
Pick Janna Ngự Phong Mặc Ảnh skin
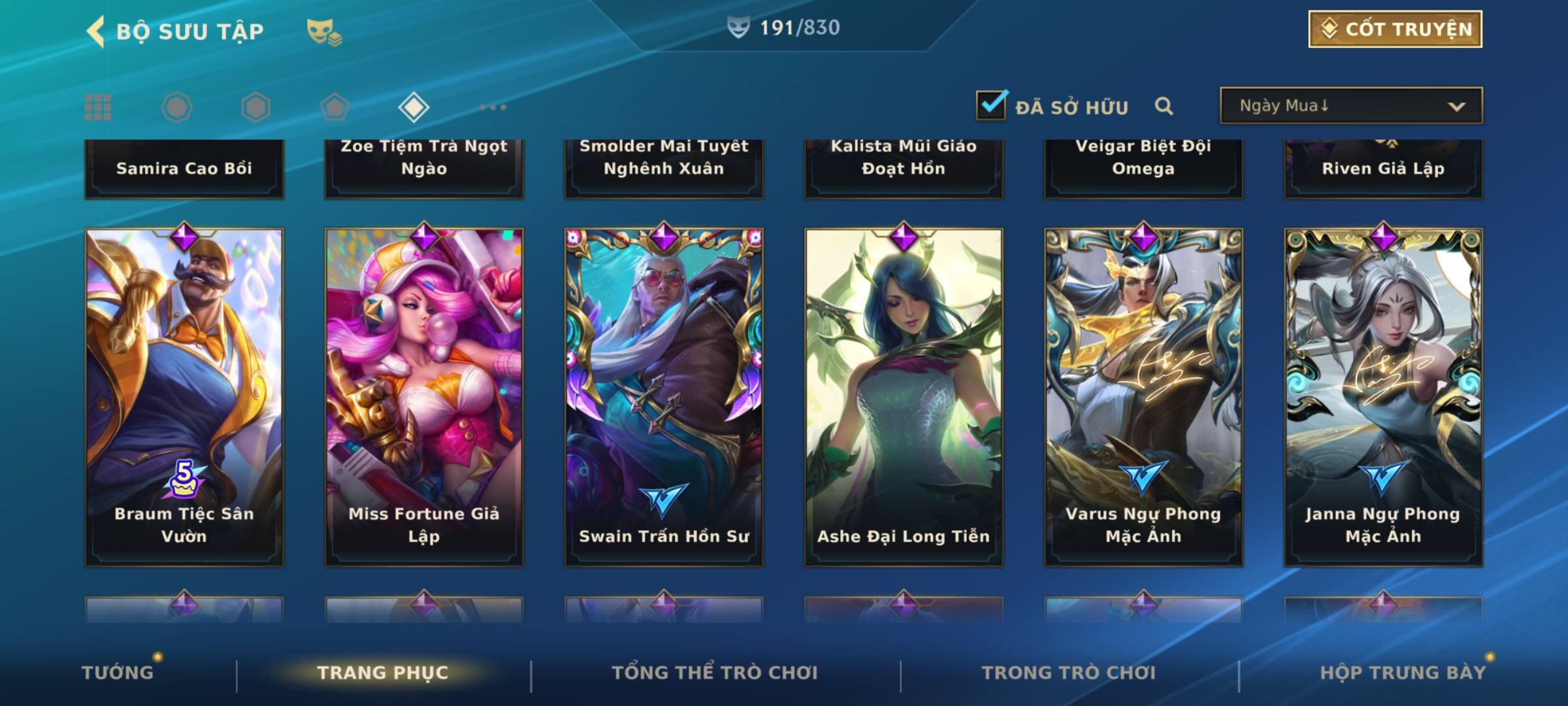click(1383, 397)
